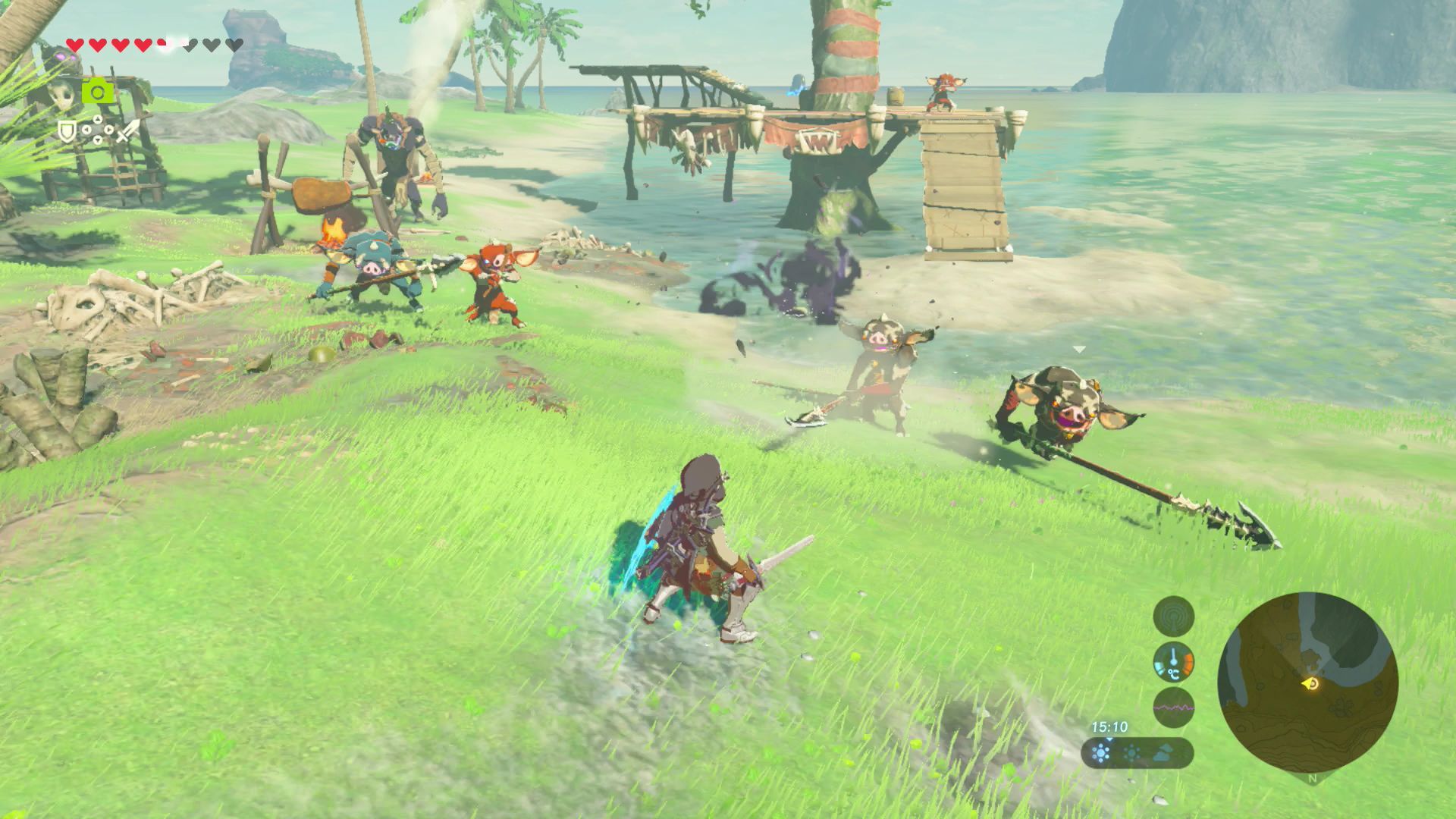
Task: Activate the Sheikah Sensor signal icon
Action: [x=1173, y=616]
